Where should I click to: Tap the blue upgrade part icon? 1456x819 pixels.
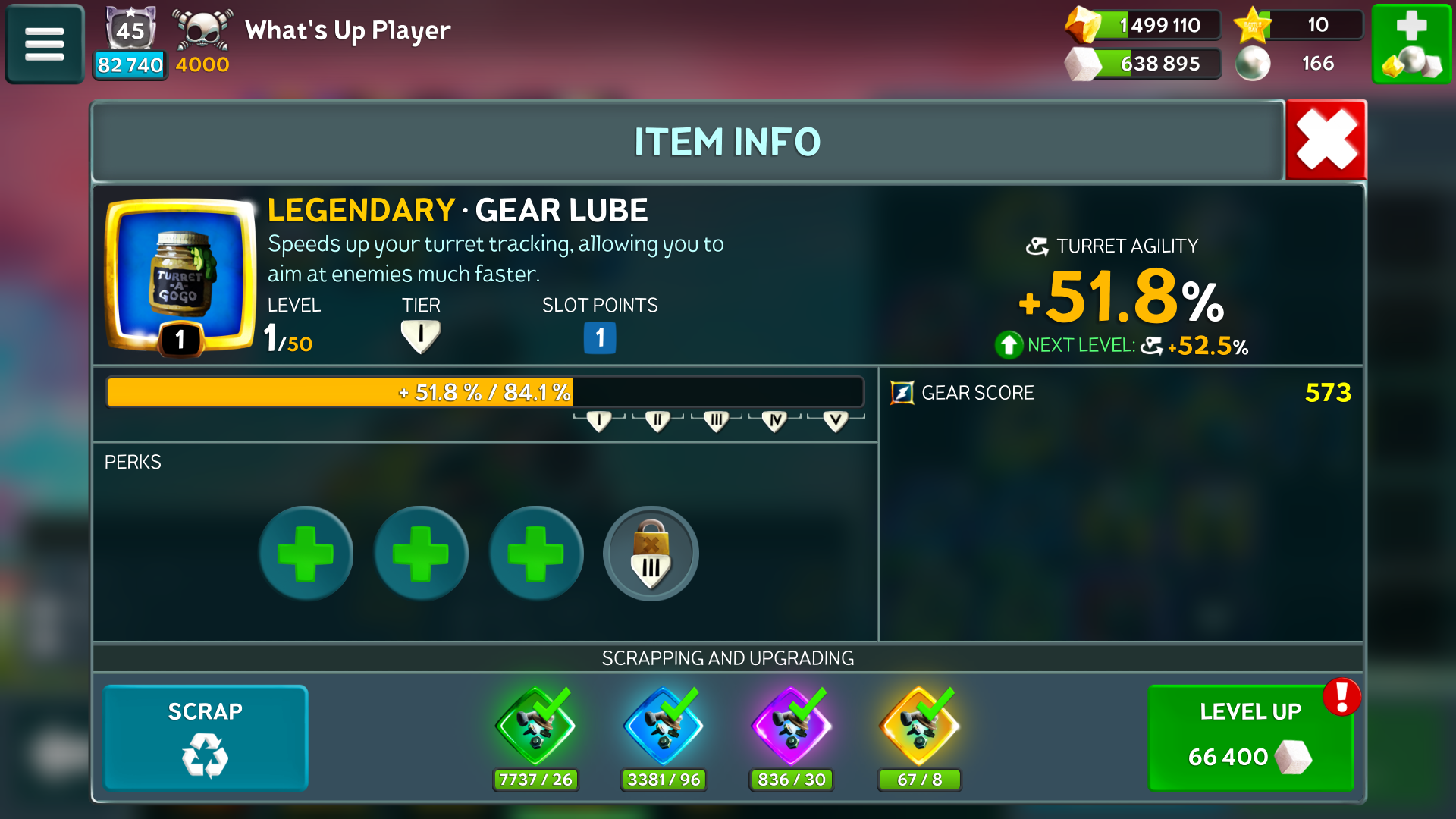tap(664, 726)
